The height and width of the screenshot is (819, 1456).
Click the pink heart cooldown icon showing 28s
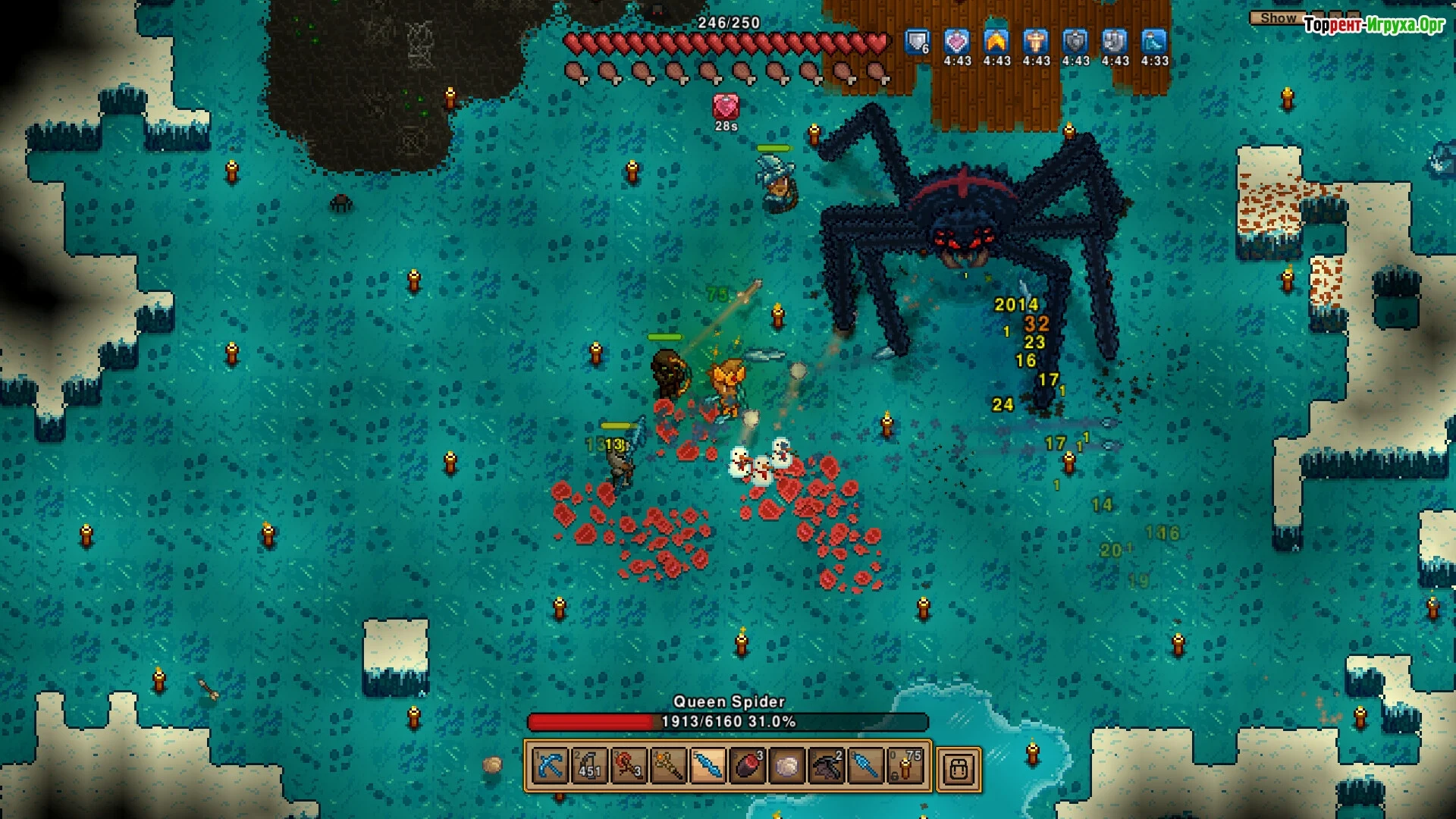tap(726, 107)
